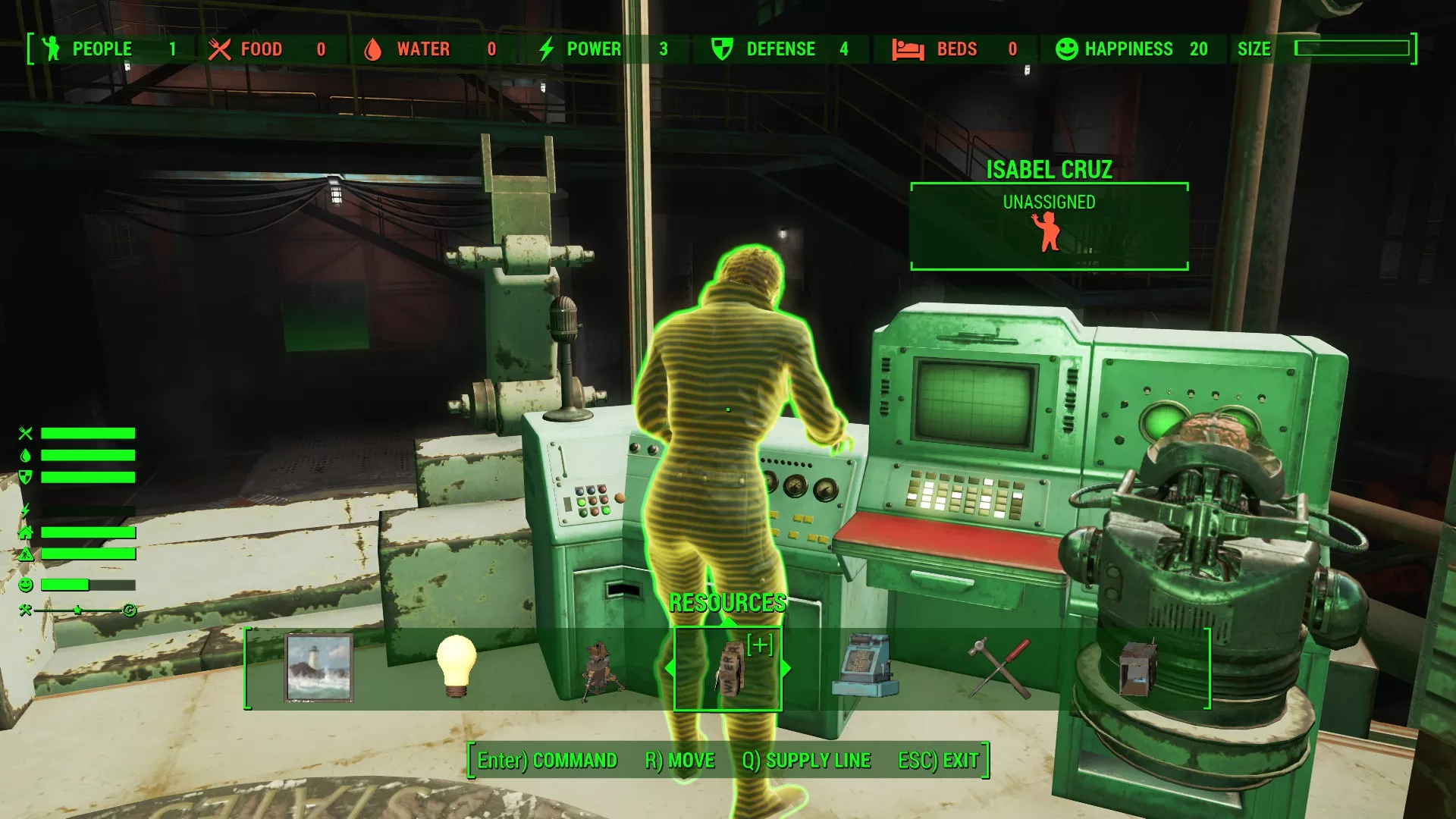Select the highlighted Resources water pump tile

tap(728, 669)
